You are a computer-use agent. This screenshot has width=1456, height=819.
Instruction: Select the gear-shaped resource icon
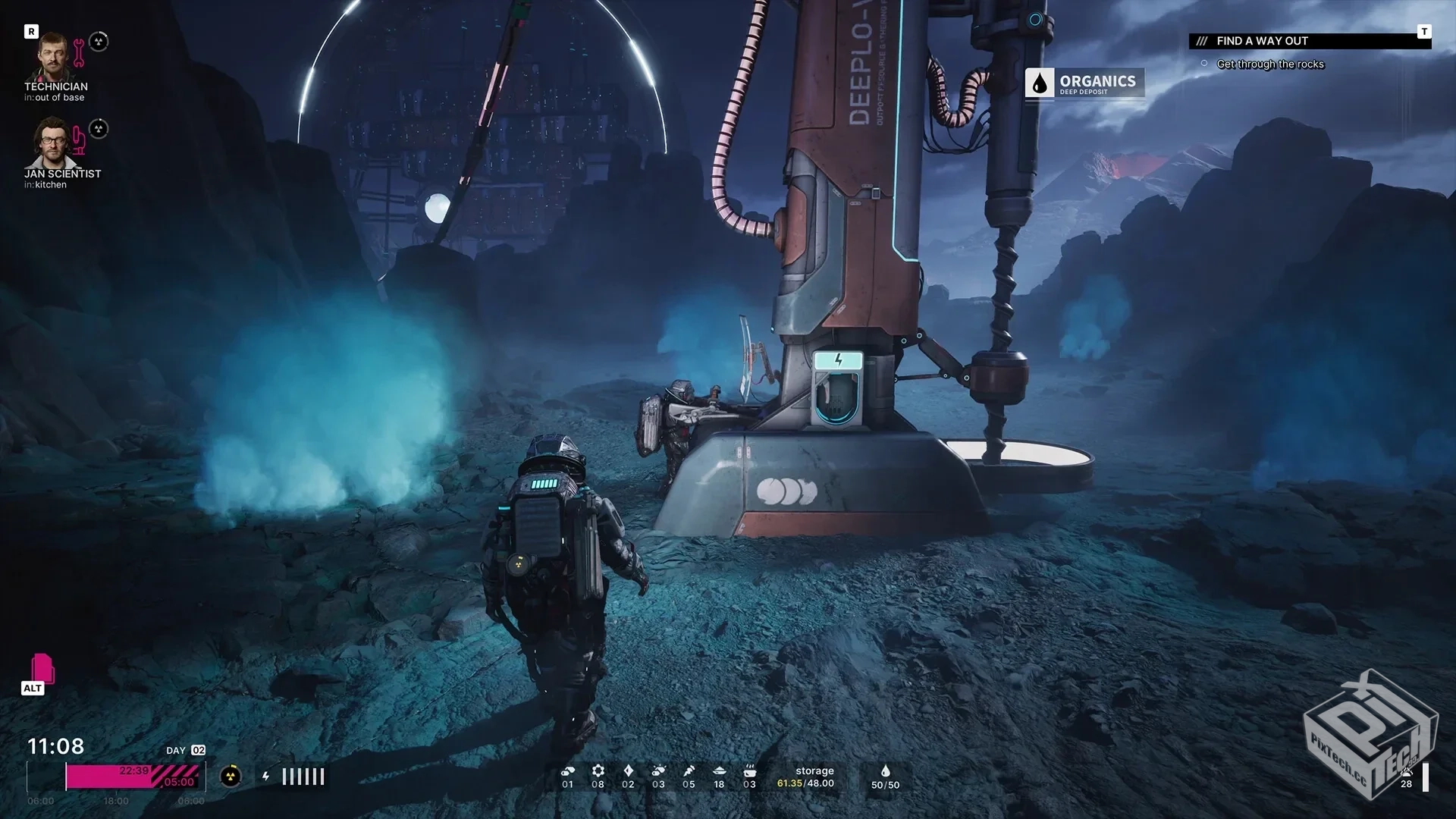pos(598,770)
